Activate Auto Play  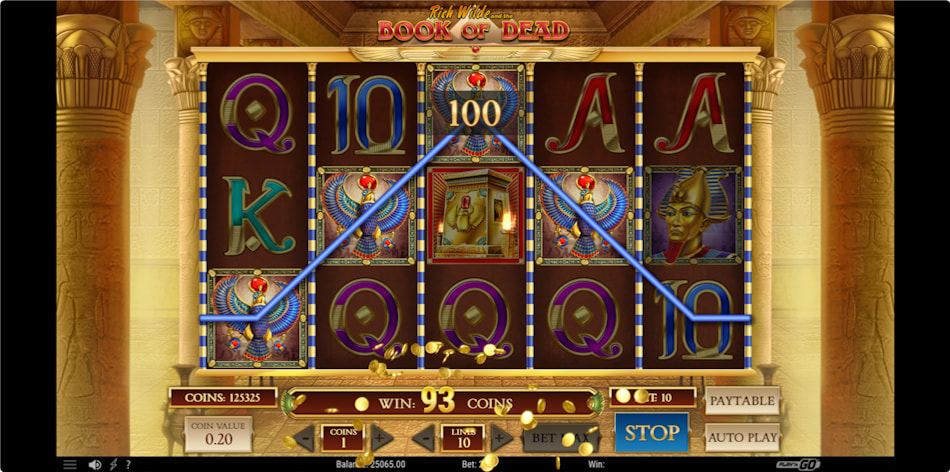point(742,437)
